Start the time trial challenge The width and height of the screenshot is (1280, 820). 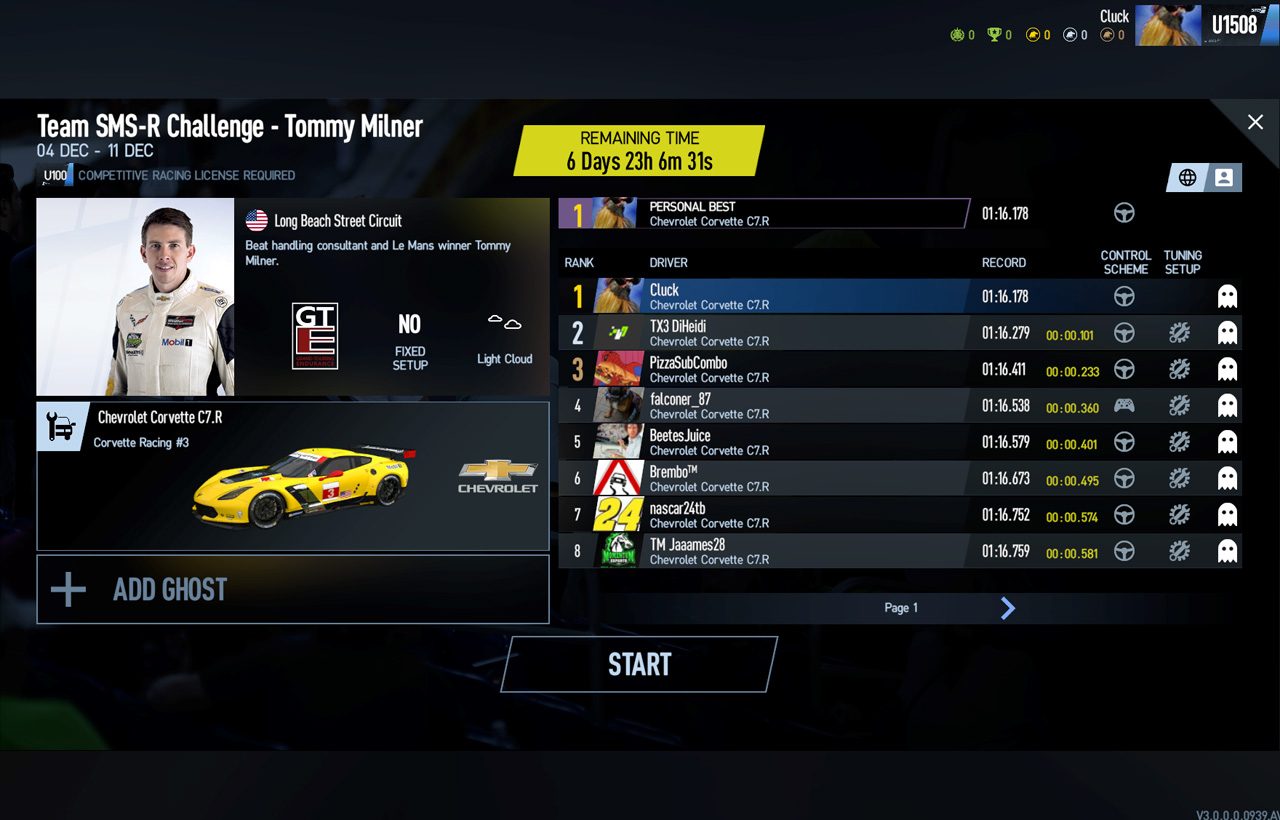(x=639, y=665)
